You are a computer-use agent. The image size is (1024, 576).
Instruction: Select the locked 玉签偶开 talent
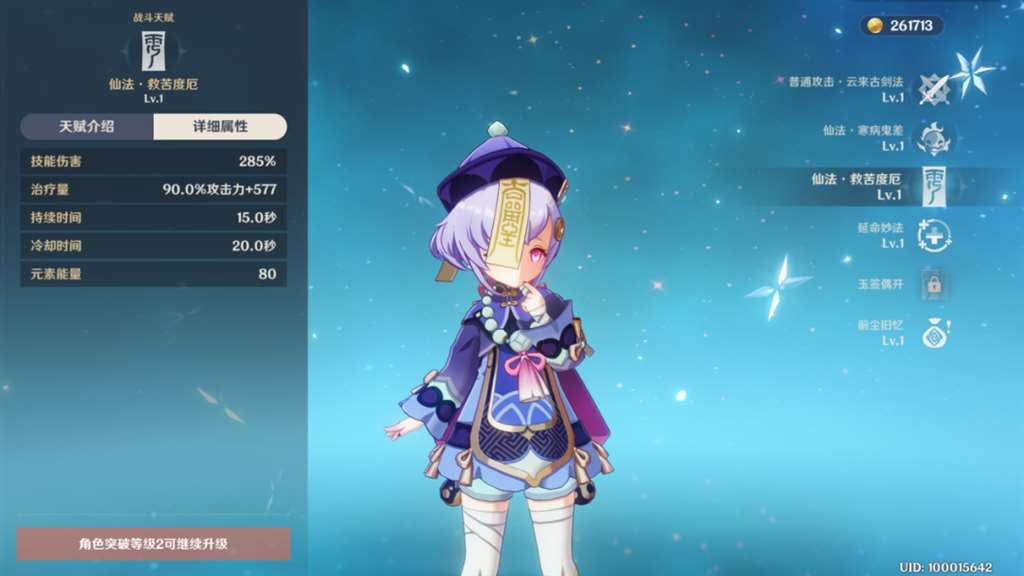click(934, 284)
